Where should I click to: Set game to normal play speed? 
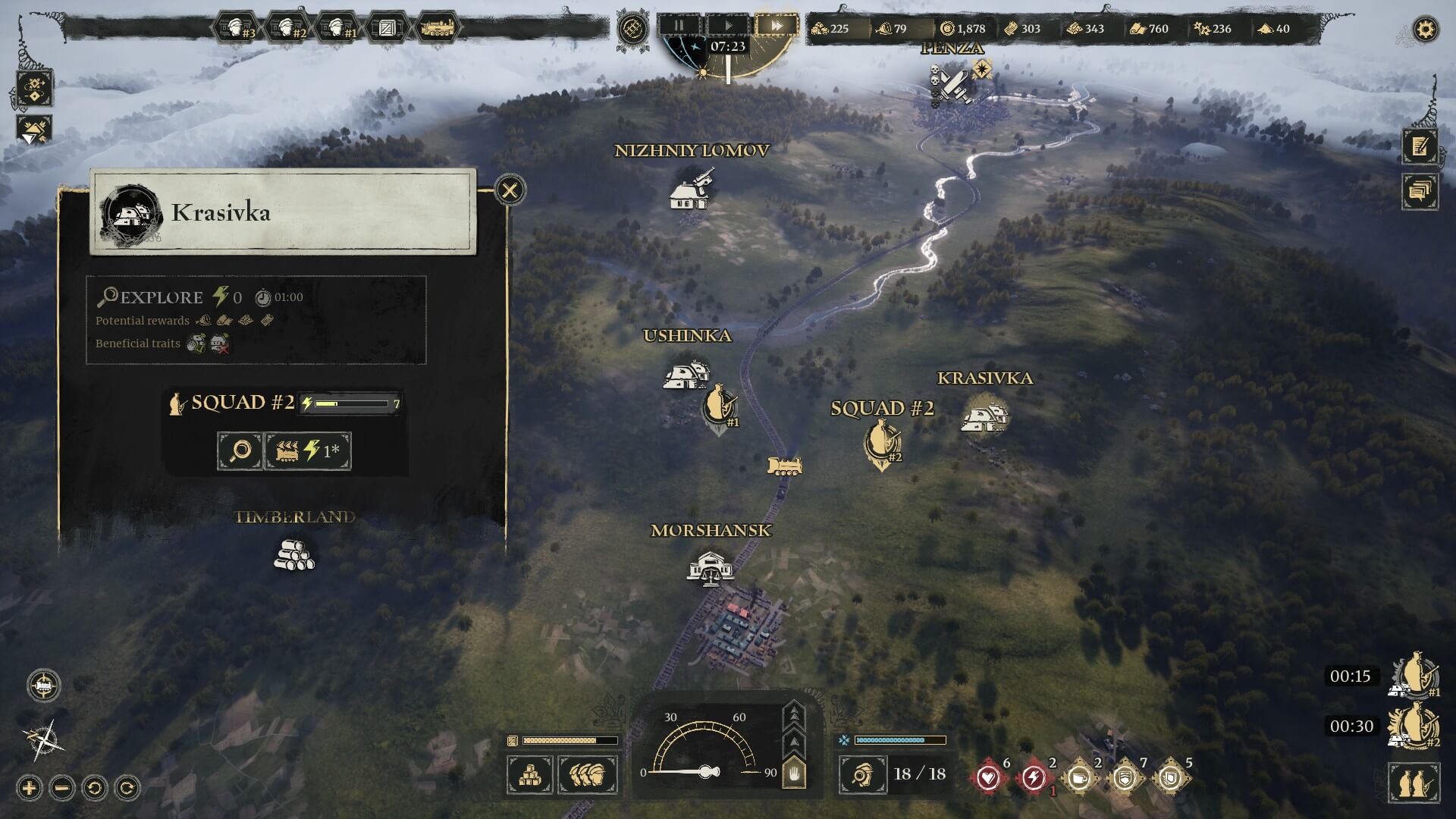tap(728, 25)
